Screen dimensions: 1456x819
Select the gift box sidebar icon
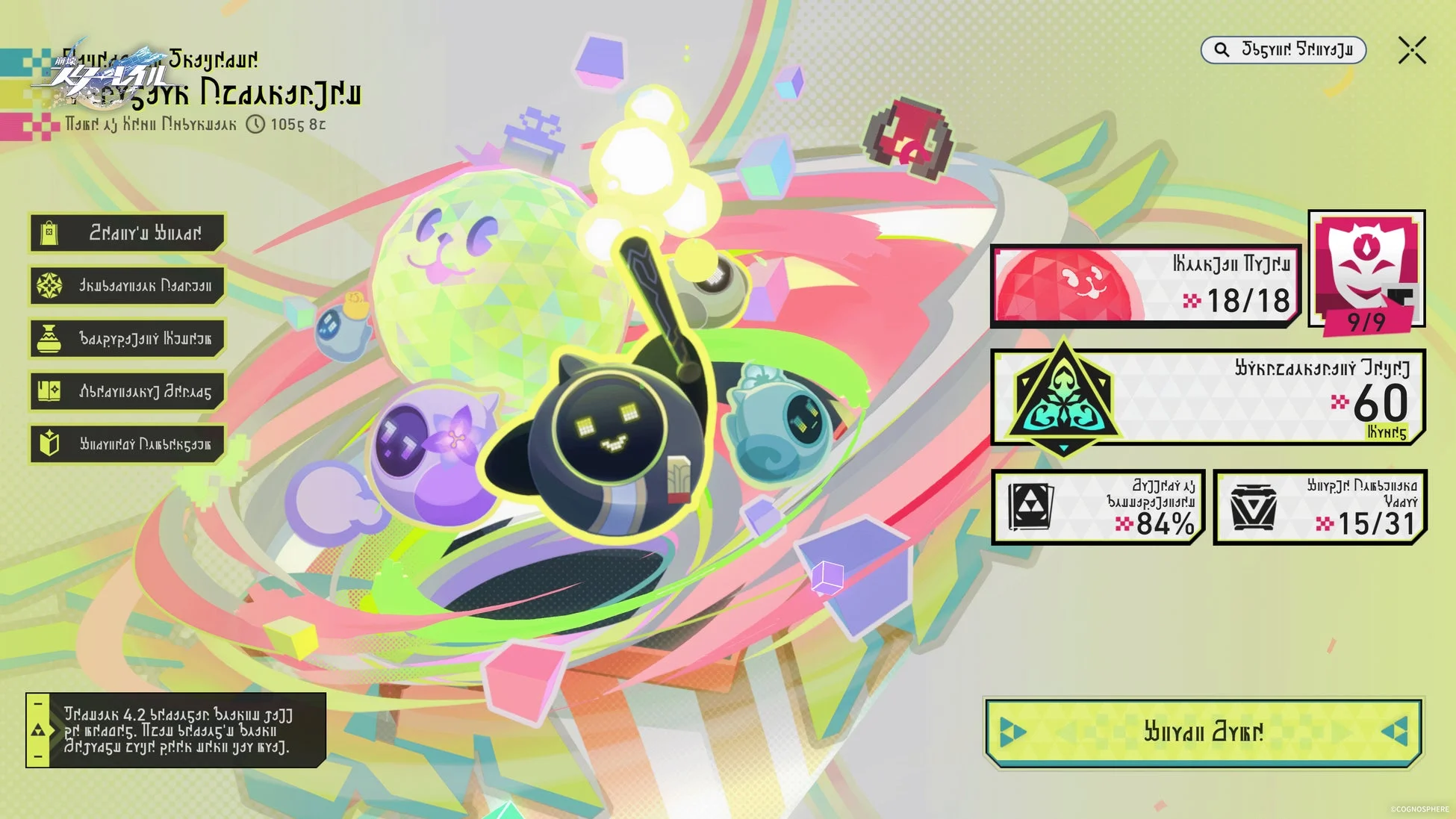click(49, 443)
